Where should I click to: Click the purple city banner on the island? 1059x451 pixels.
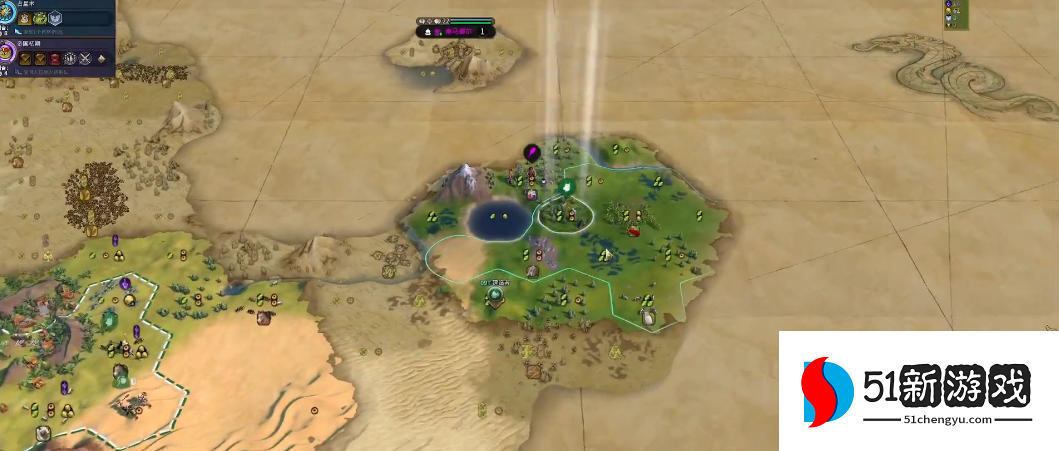(455, 31)
